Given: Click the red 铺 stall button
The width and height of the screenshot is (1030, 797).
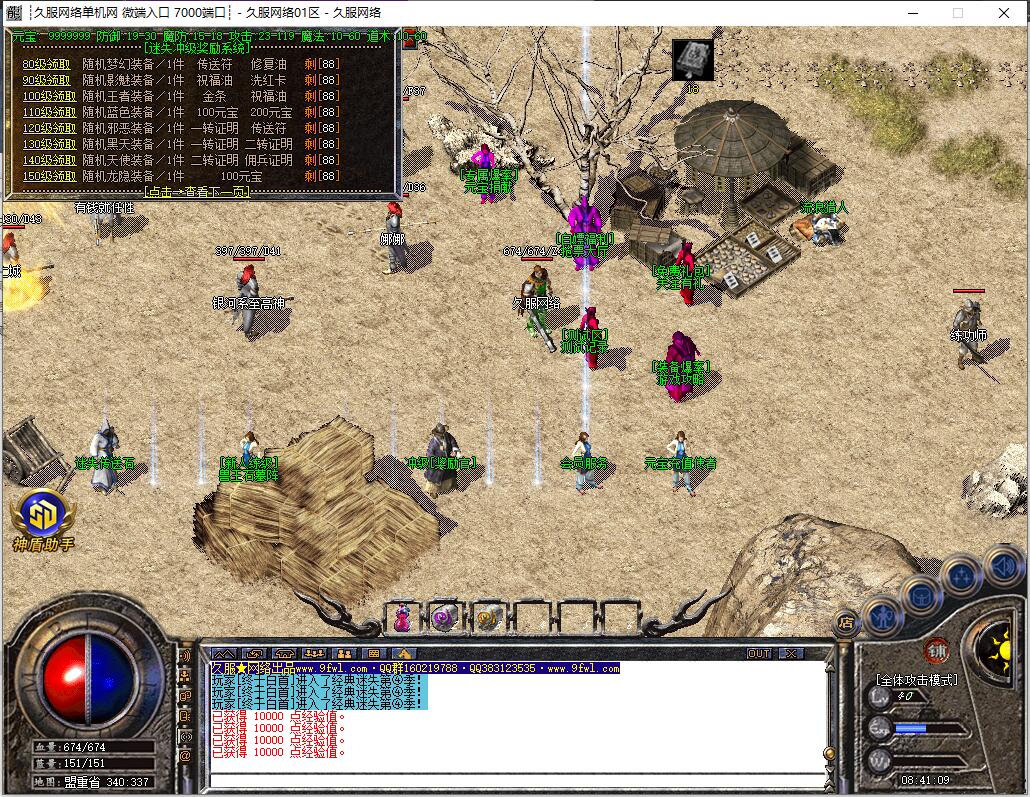Looking at the screenshot, I should [936, 649].
